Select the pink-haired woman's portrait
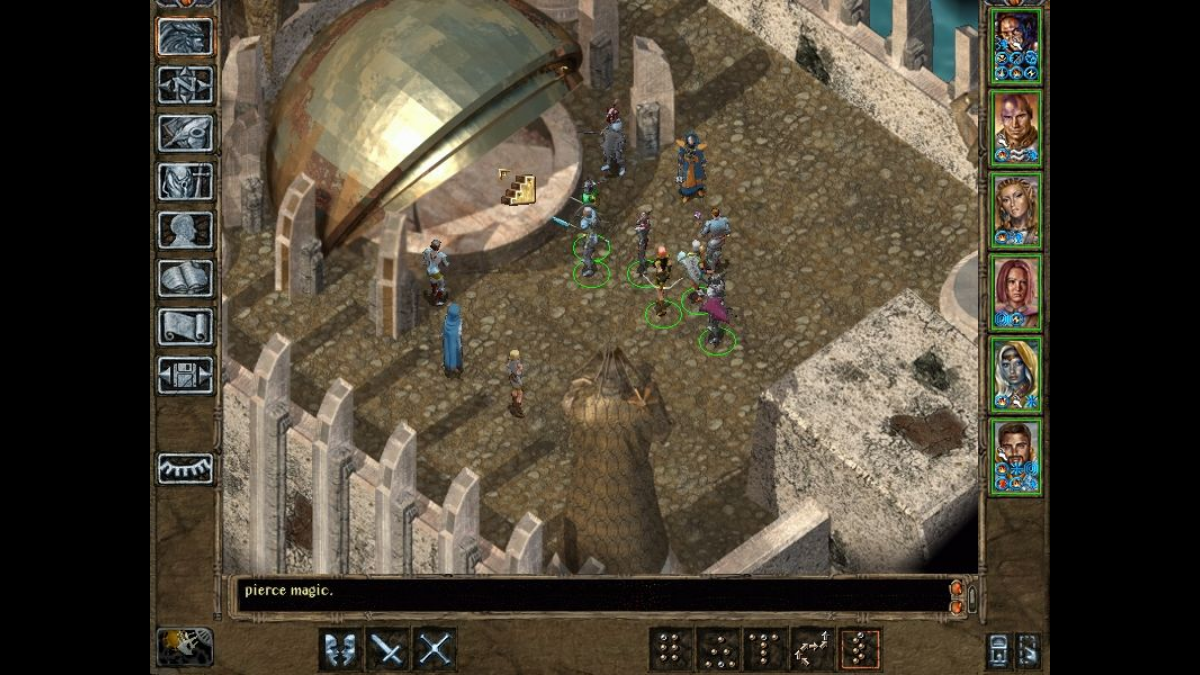Image resolution: width=1200 pixels, height=675 pixels. 1015,292
